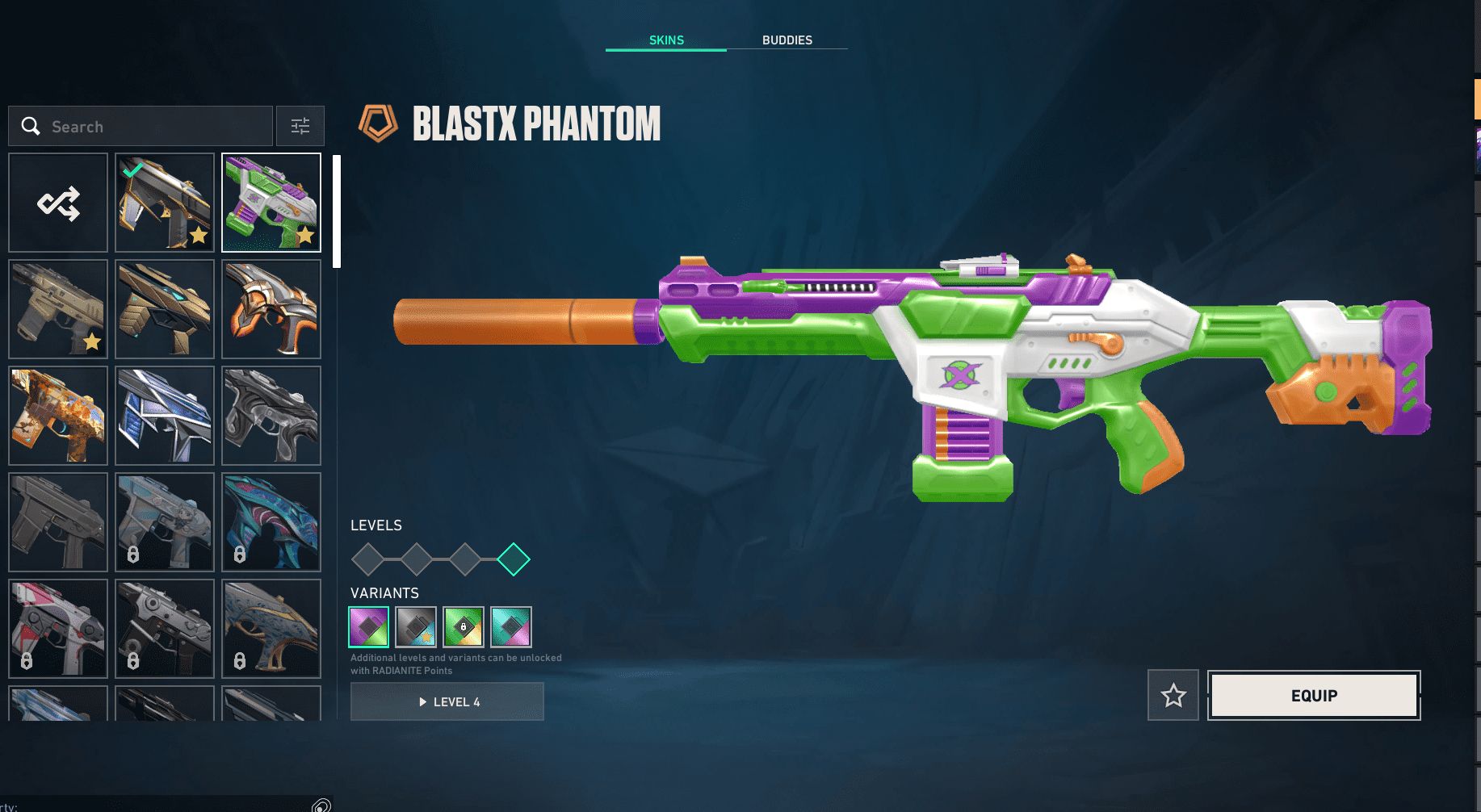The image size is (1481, 812).
Task: Select the equipped skin with green checkmark
Action: (165, 203)
